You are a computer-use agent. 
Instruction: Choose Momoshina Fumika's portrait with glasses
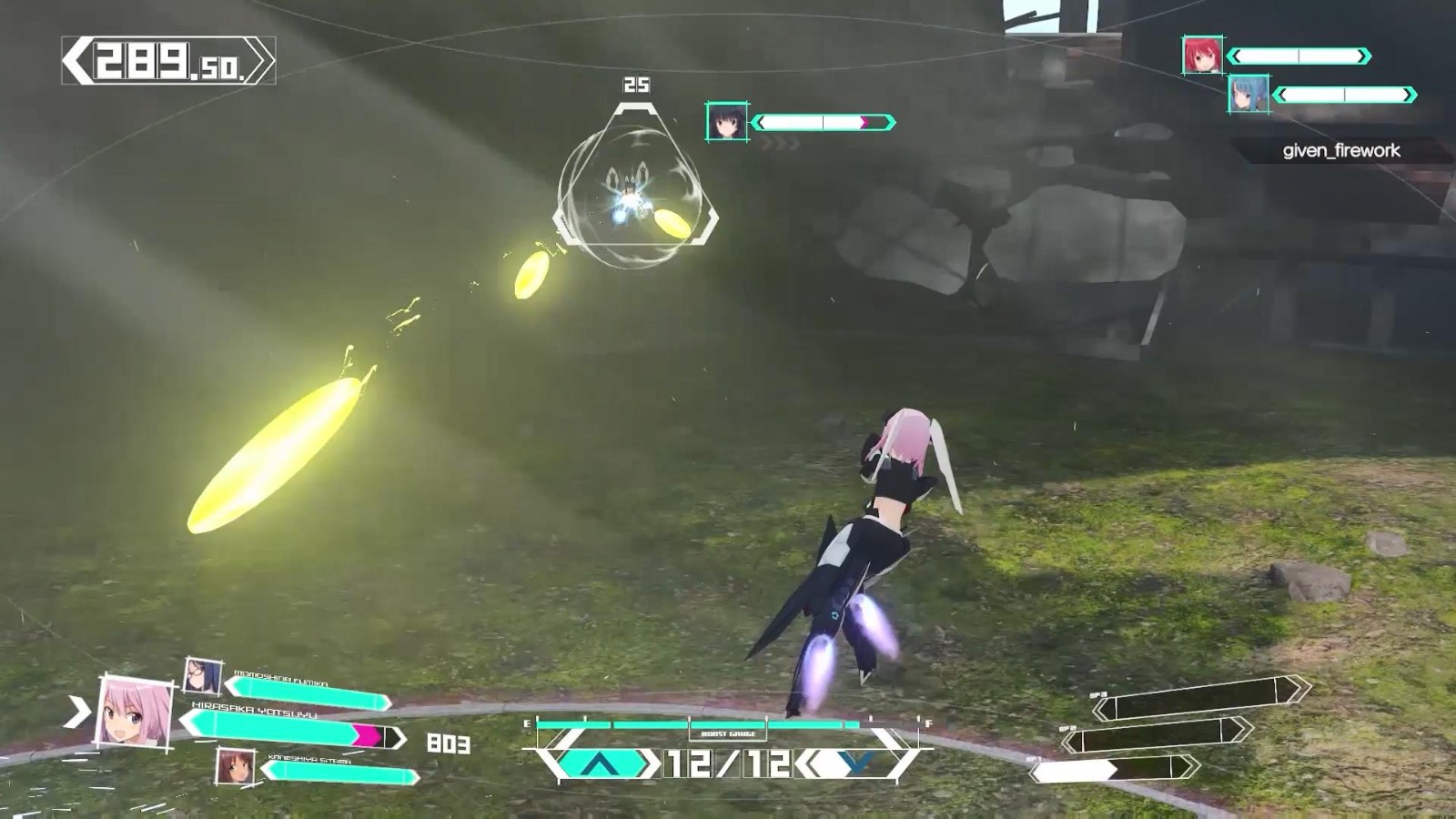[x=202, y=675]
